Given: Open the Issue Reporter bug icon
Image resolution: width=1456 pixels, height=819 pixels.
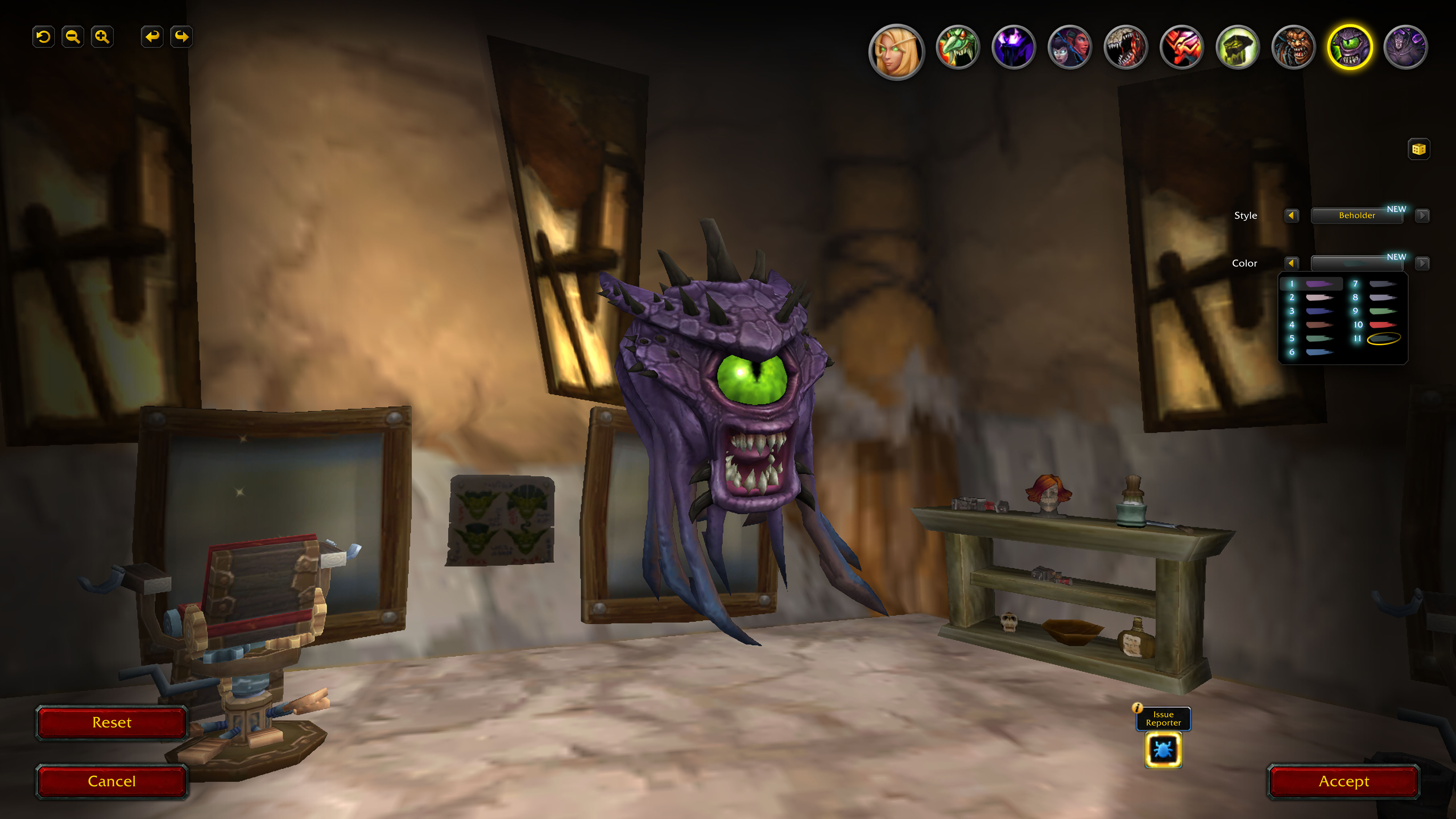Looking at the screenshot, I should tap(1163, 750).
